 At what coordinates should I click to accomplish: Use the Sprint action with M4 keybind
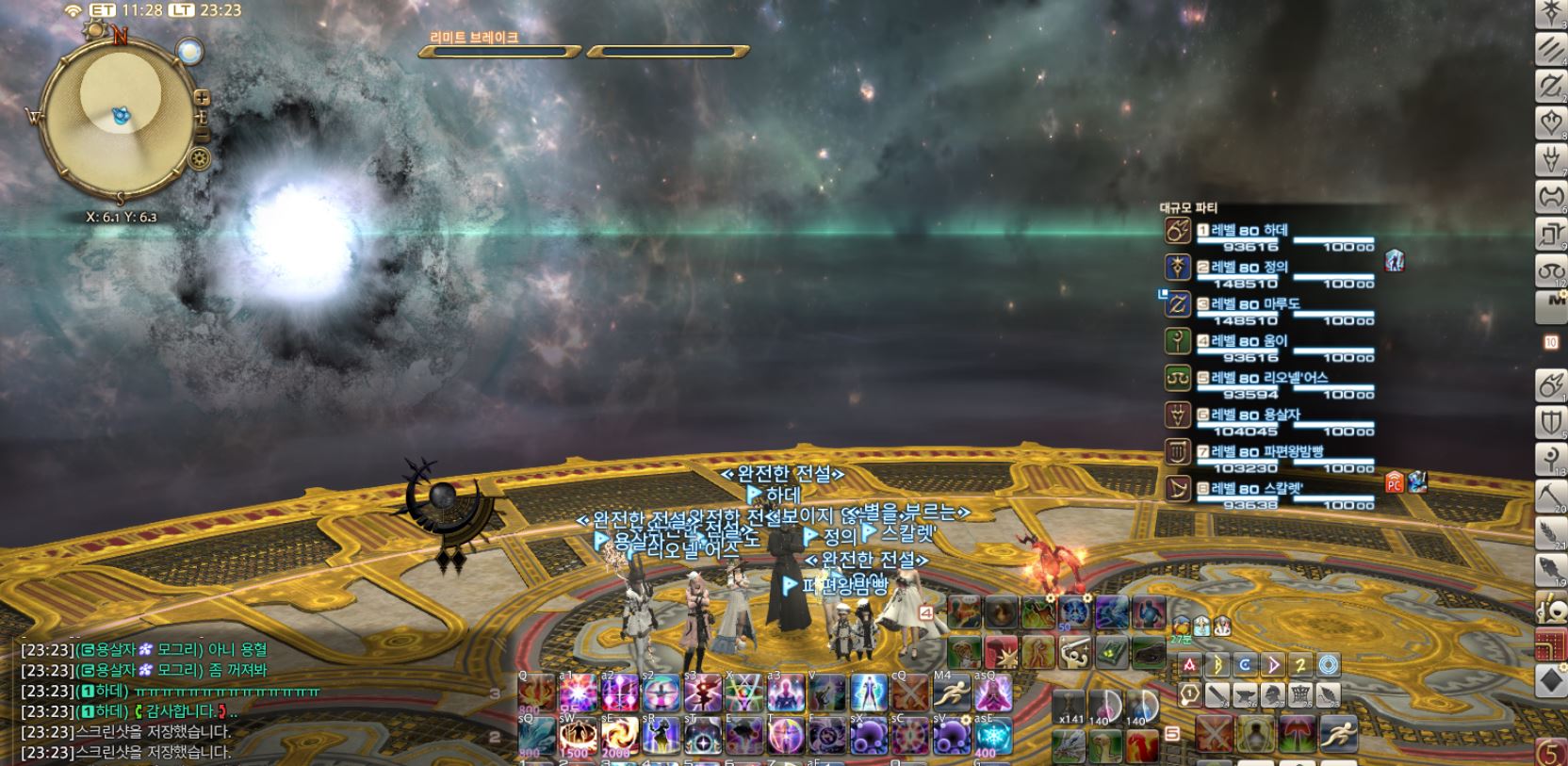click(951, 695)
